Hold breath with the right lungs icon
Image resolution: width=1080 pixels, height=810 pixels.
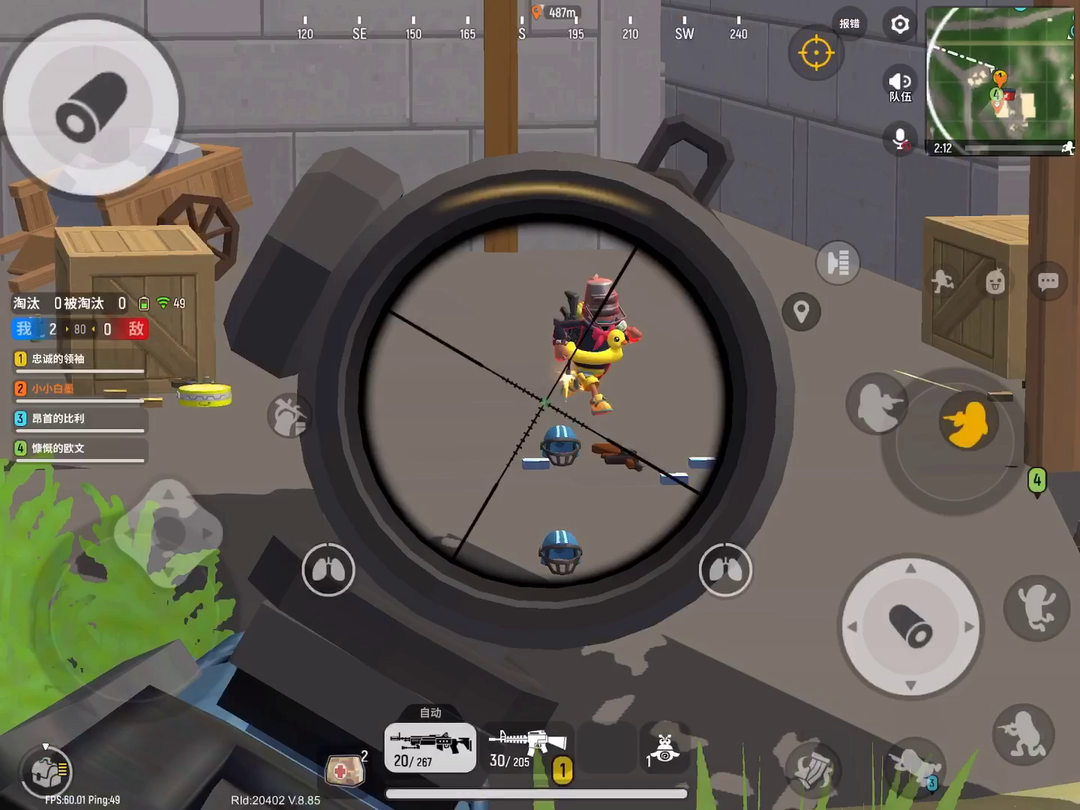tap(725, 571)
